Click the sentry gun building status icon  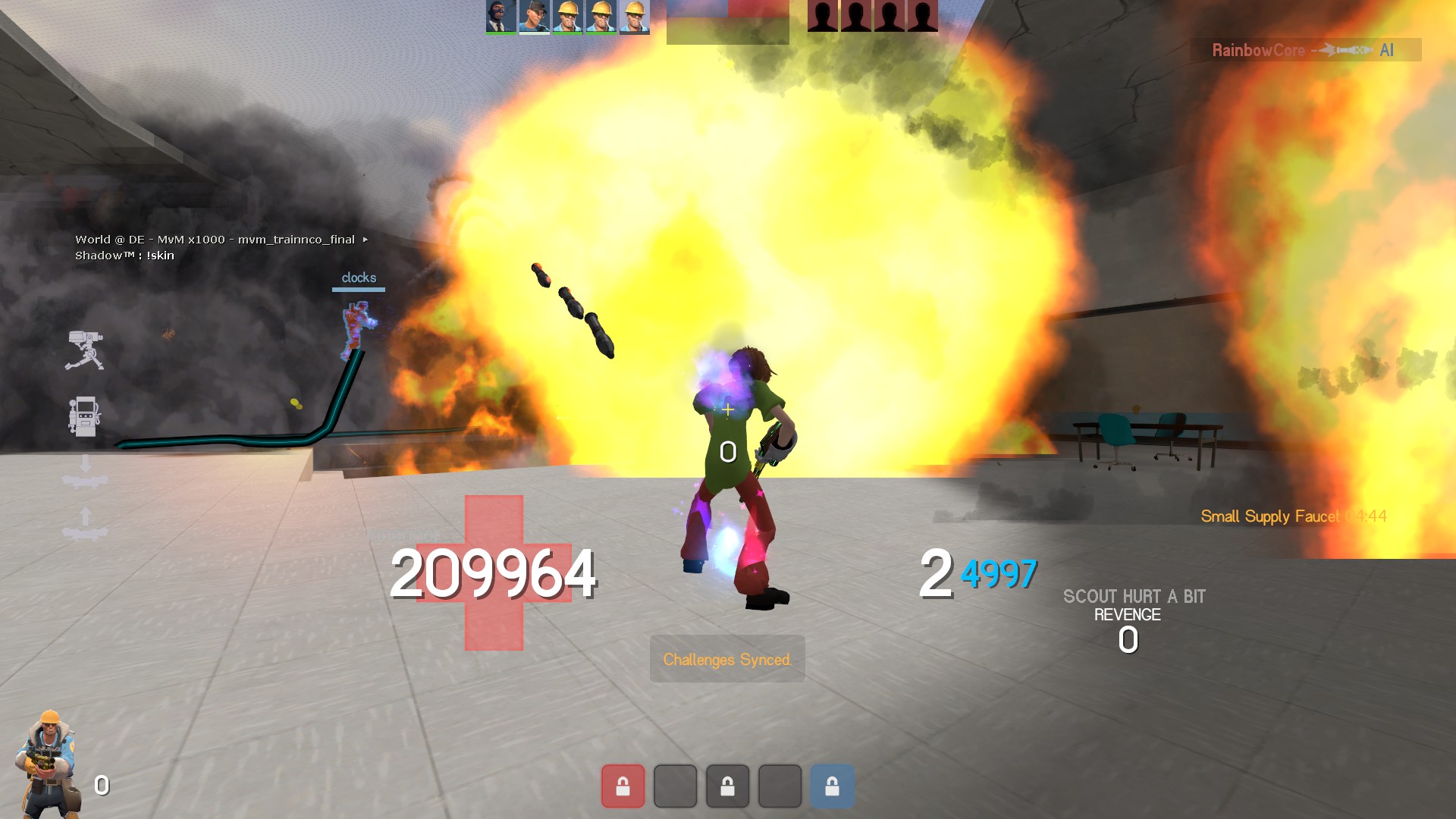tap(84, 350)
